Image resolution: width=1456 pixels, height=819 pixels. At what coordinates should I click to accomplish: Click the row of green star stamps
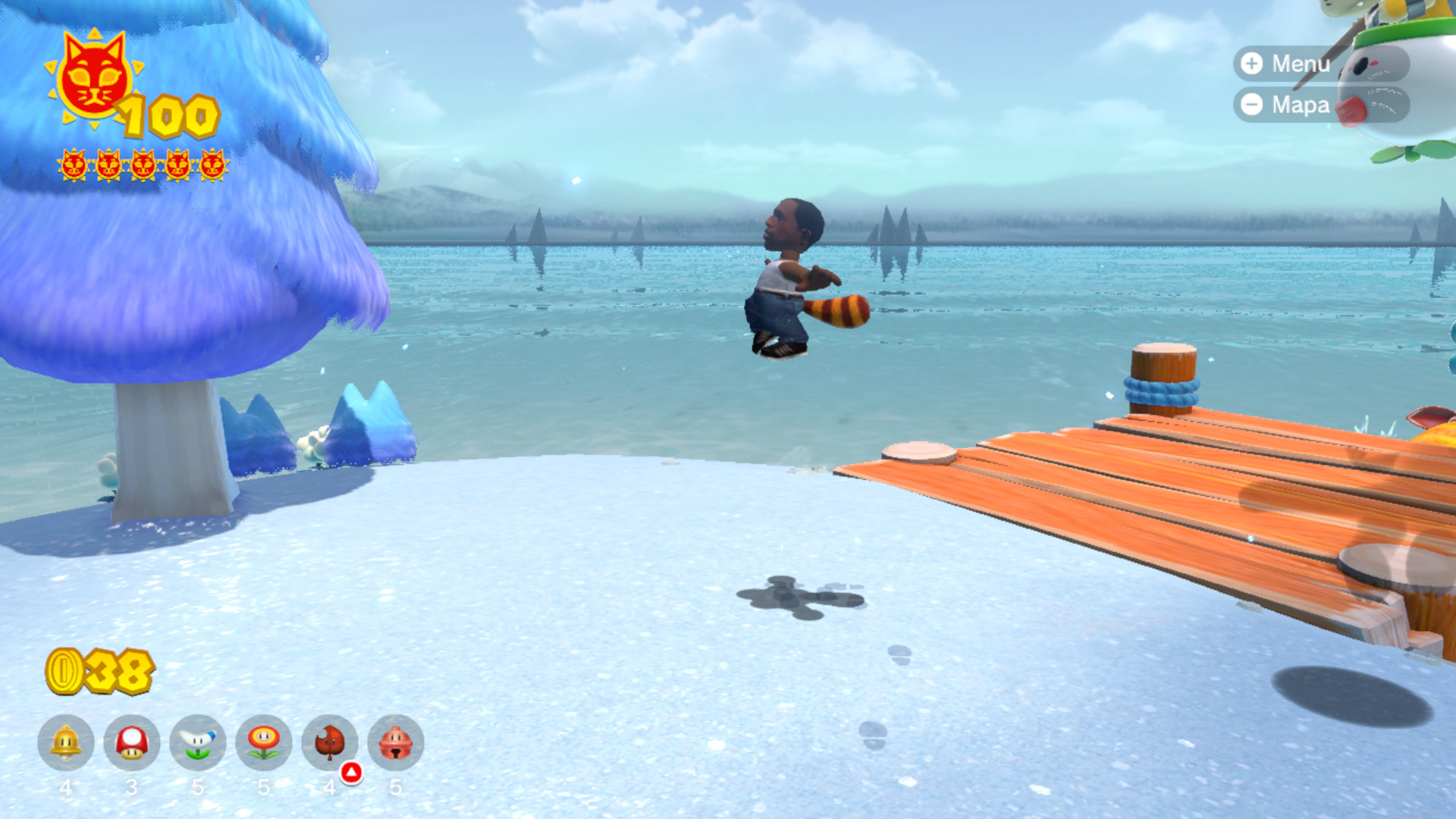(144, 165)
